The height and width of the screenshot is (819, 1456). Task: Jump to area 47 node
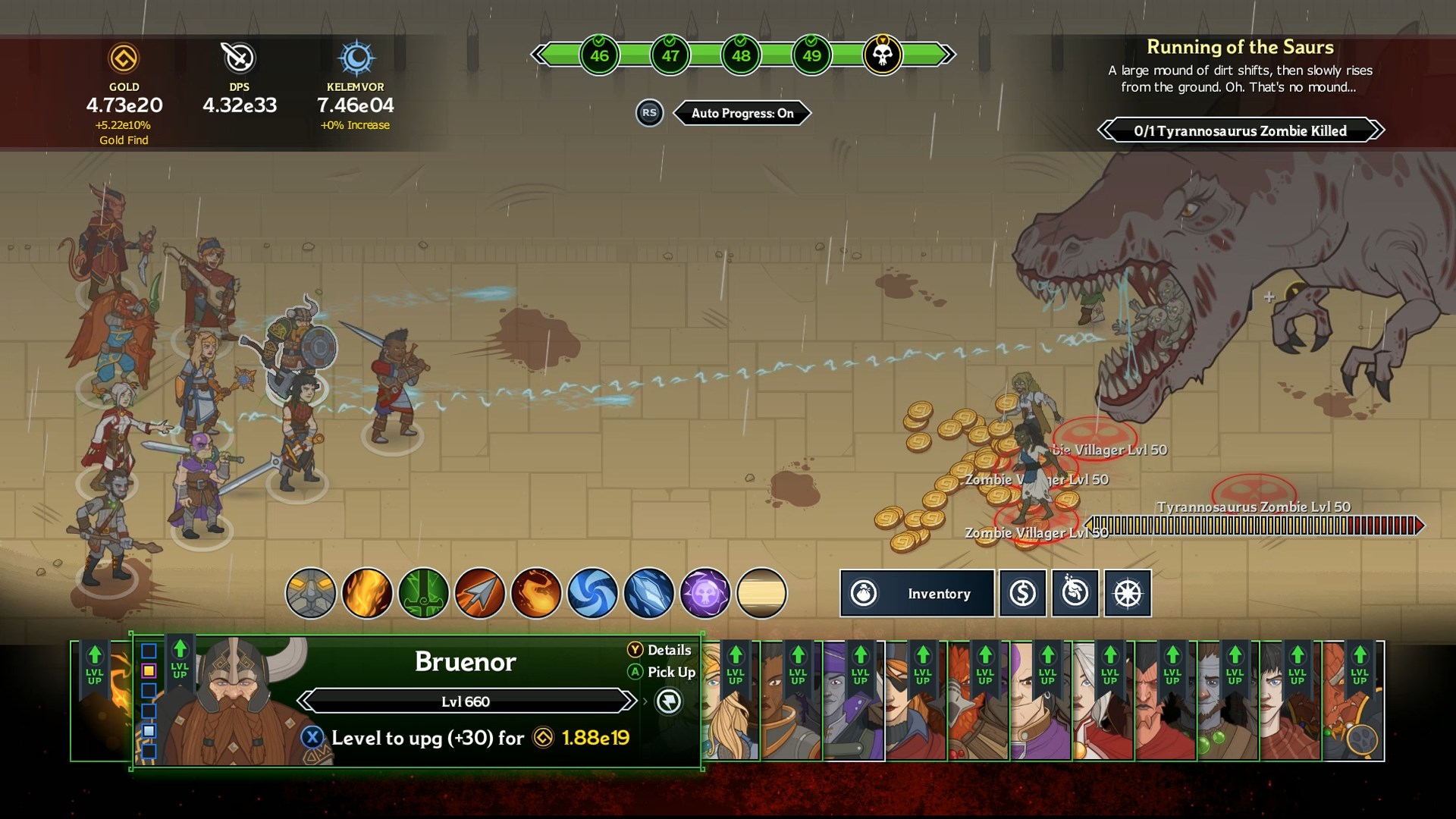[x=670, y=55]
